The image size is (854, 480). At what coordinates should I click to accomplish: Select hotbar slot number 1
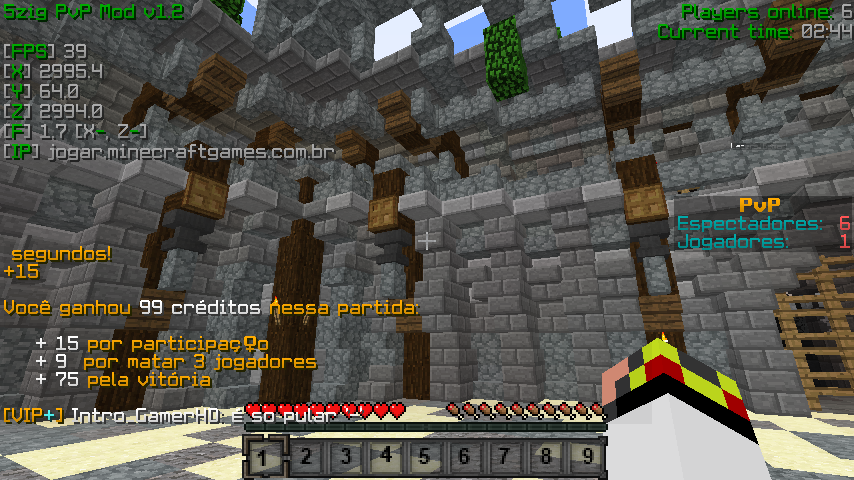click(x=263, y=458)
